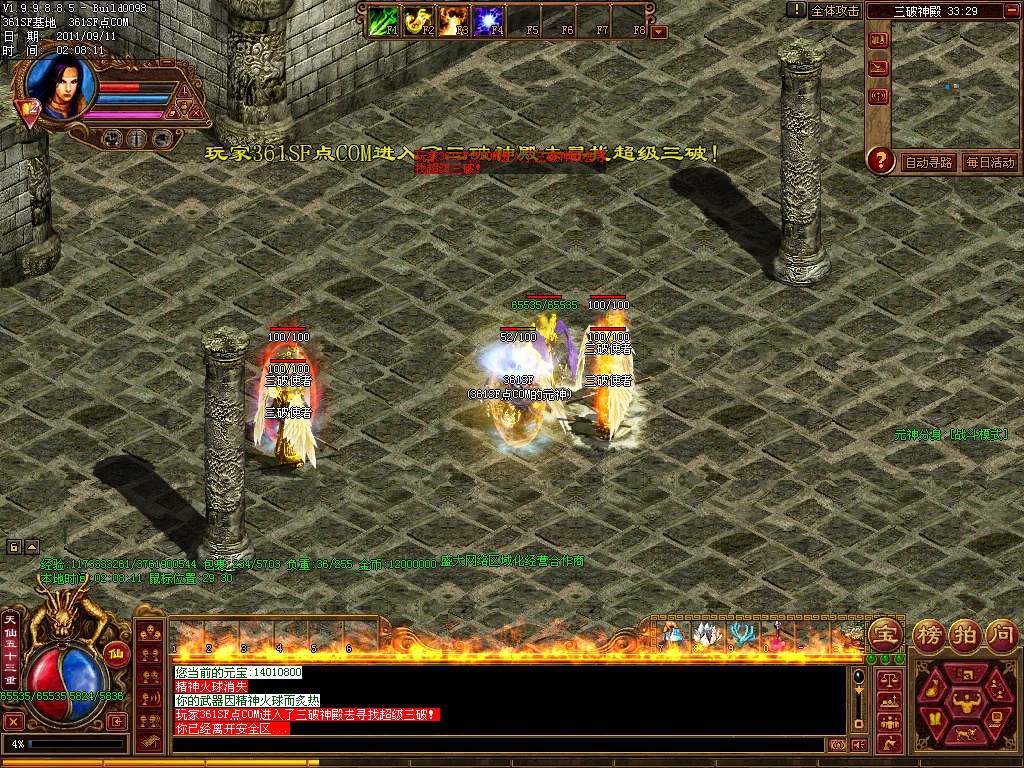Cast the fire skill on F3

pos(453,19)
